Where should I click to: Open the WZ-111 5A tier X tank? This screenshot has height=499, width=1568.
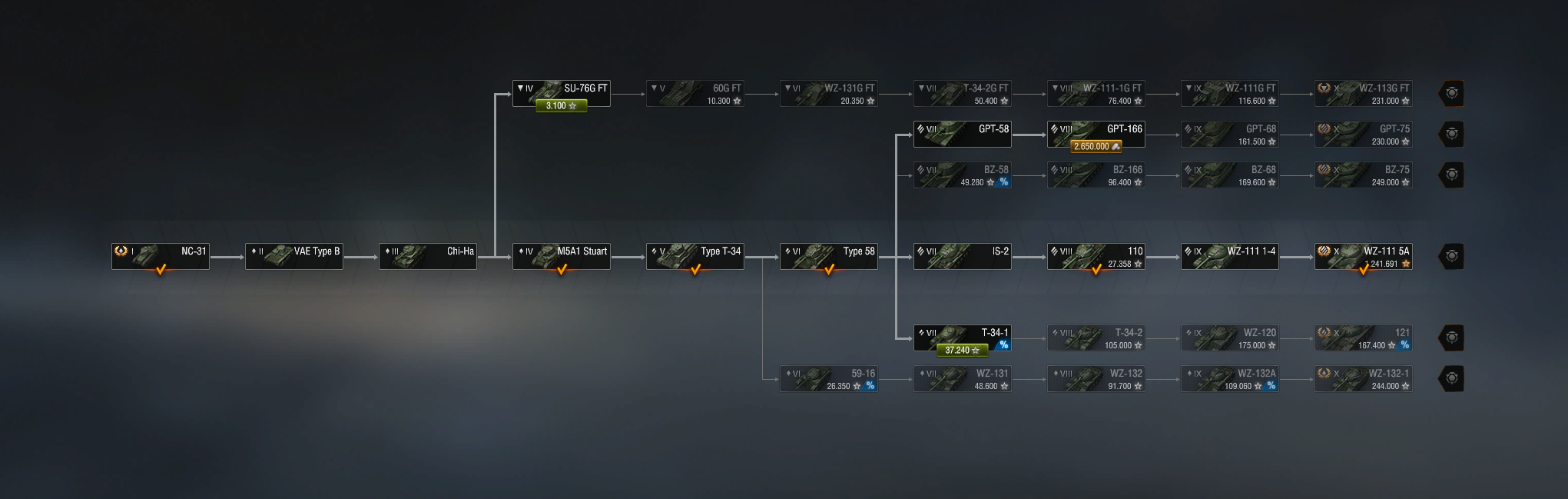tap(1363, 256)
